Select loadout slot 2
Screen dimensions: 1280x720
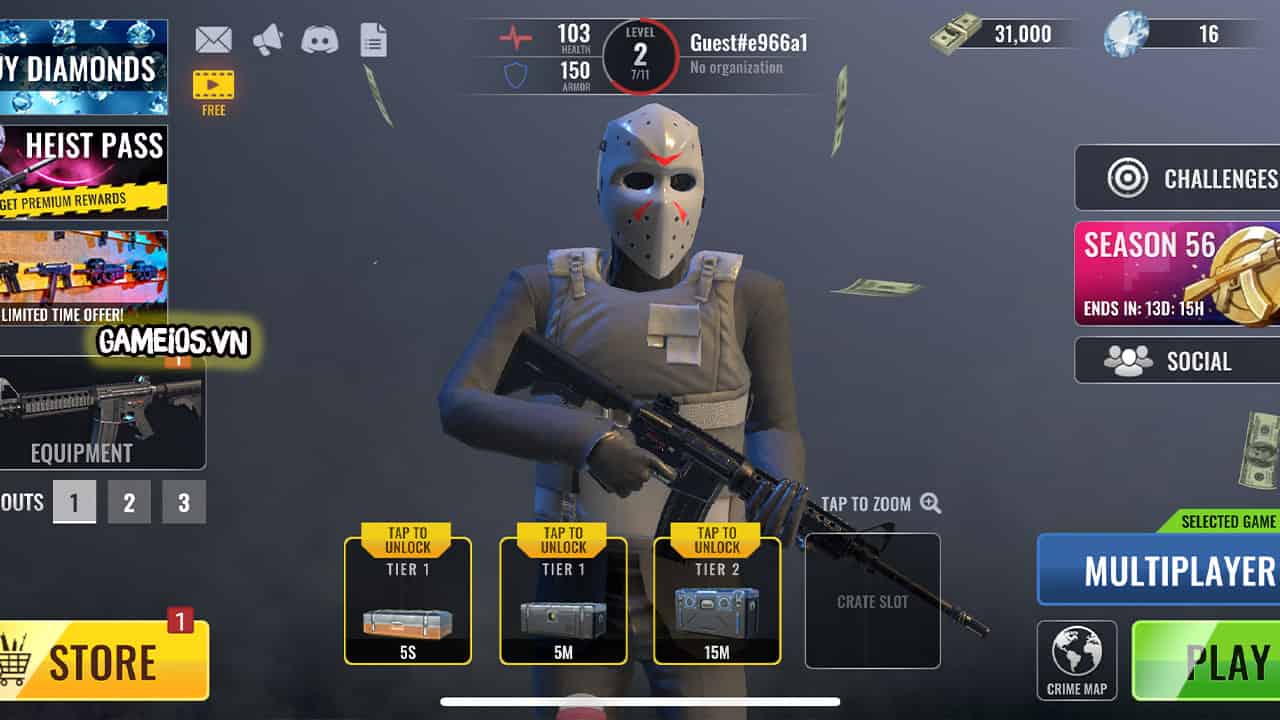pos(128,503)
